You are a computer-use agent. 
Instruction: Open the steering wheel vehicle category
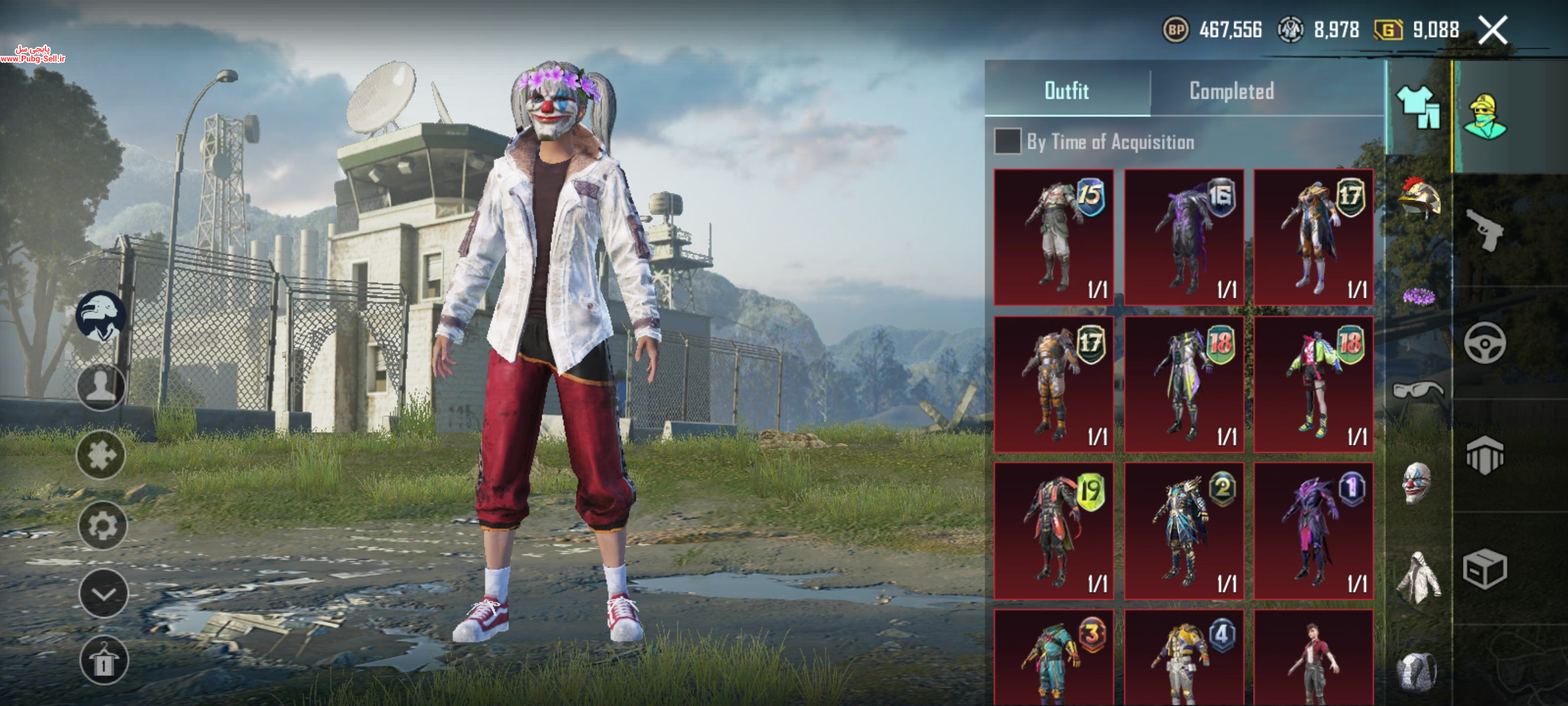pos(1484,343)
